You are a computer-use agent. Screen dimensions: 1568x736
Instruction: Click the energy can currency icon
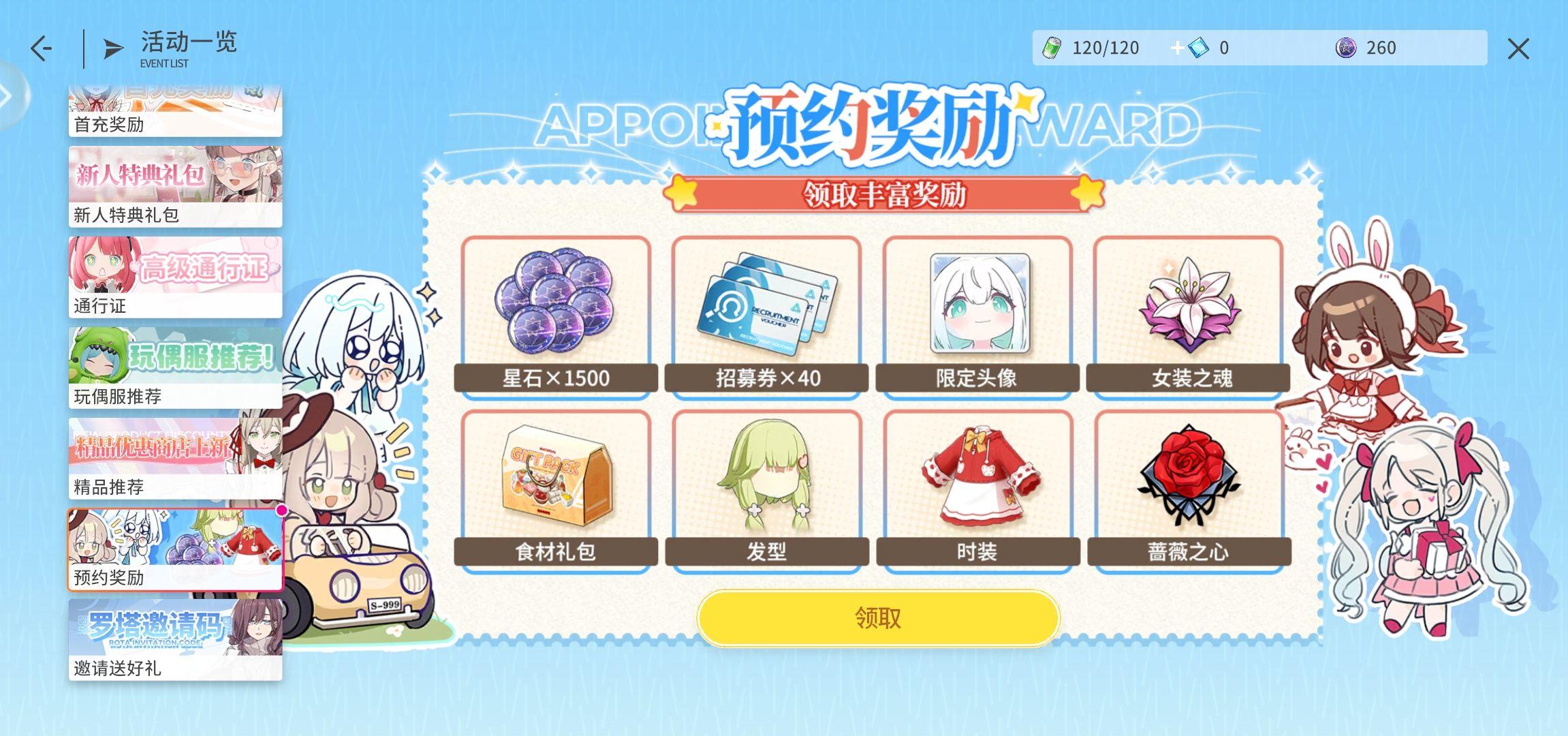[1052, 48]
